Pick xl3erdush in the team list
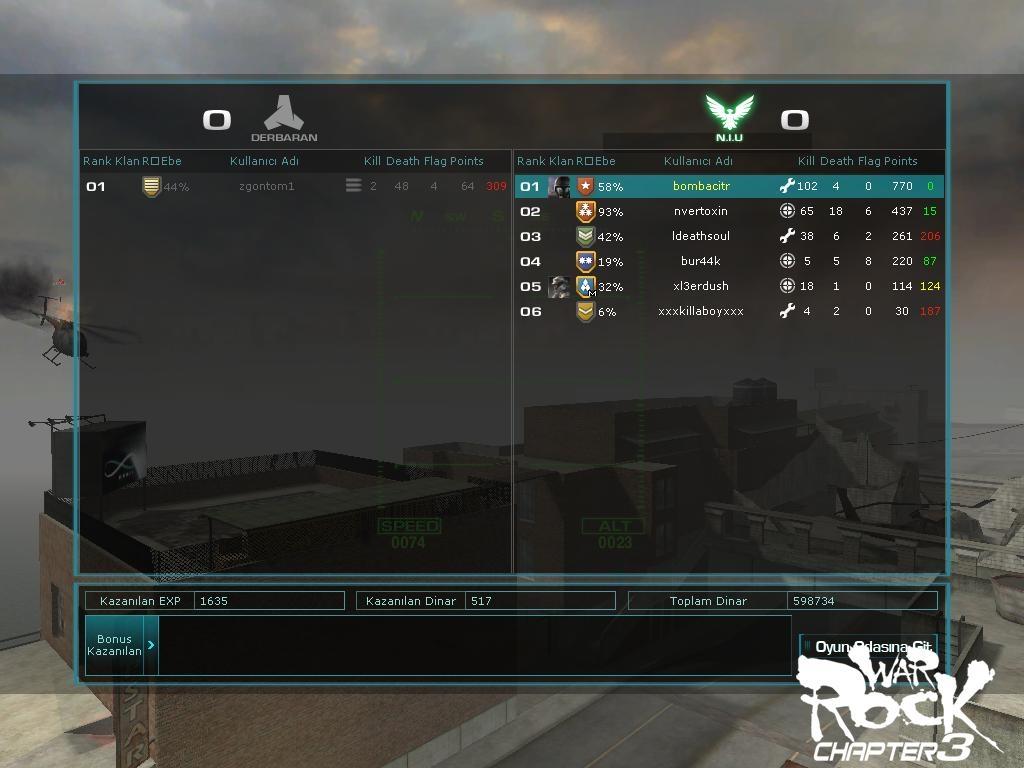Image resolution: width=1024 pixels, height=768 pixels. pyautogui.click(x=701, y=286)
